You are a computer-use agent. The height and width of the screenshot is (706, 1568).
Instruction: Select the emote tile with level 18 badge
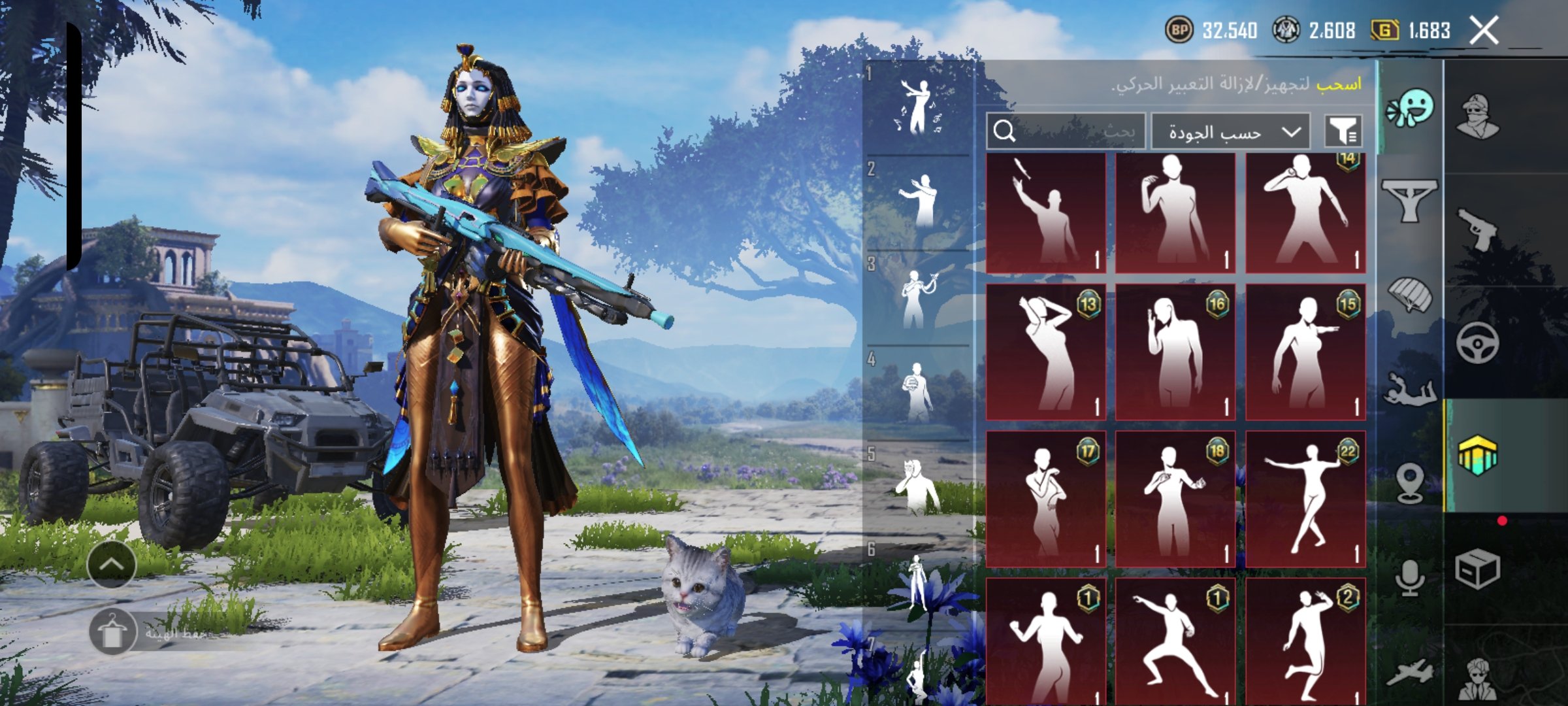click(1175, 498)
